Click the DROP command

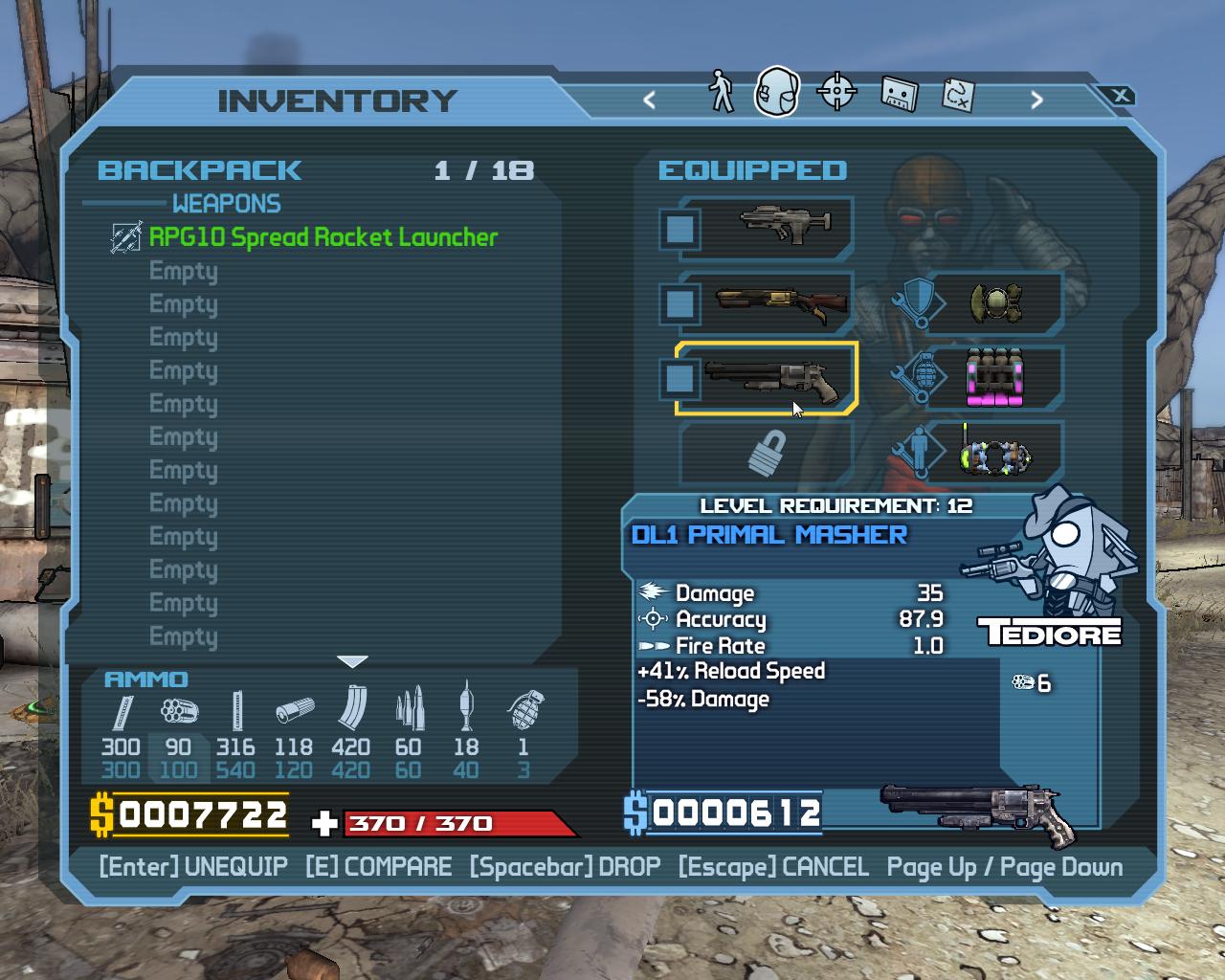[x=565, y=867]
